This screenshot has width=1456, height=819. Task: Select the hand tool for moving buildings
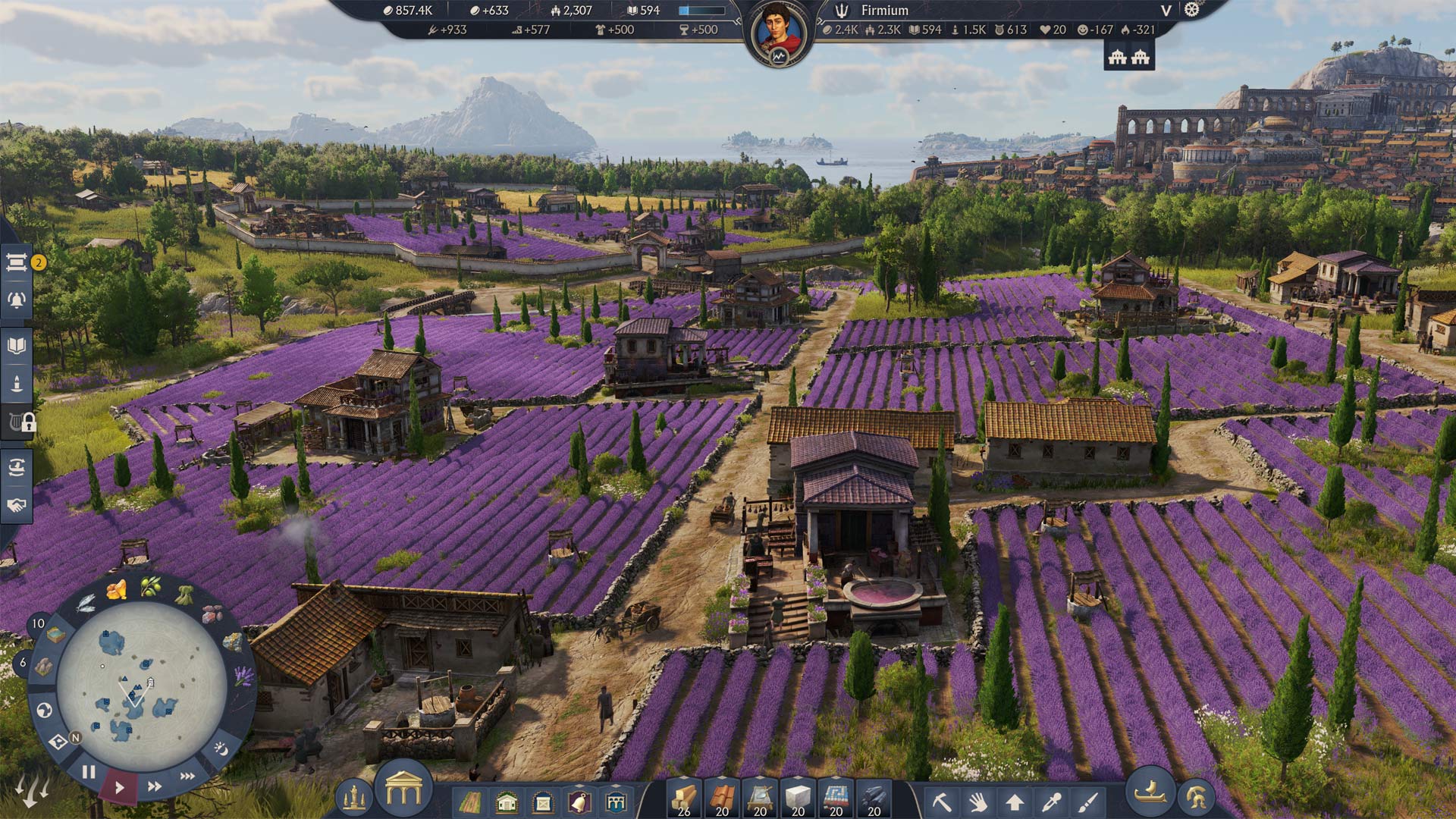tap(979, 800)
